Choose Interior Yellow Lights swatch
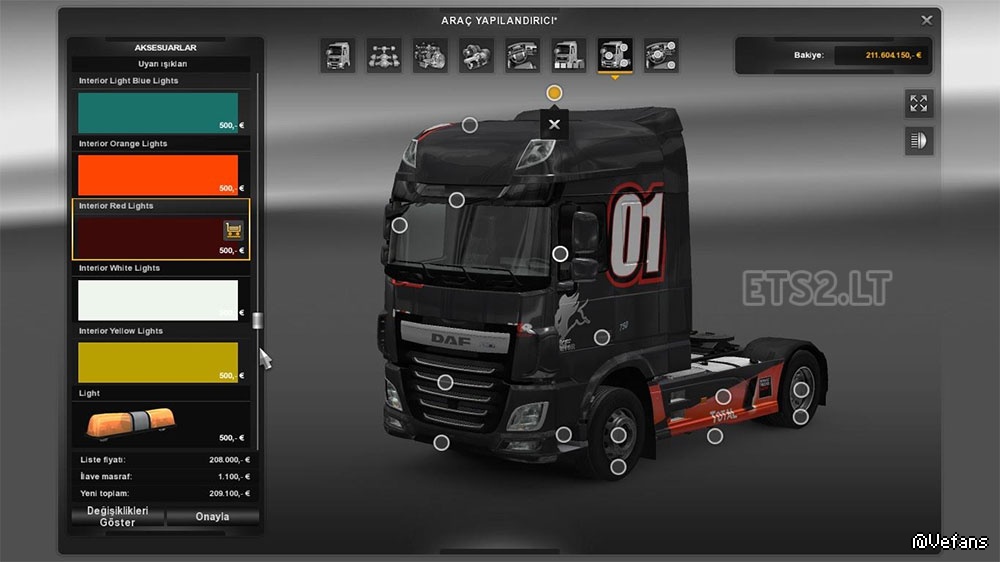This screenshot has height=562, width=1000. [x=158, y=362]
